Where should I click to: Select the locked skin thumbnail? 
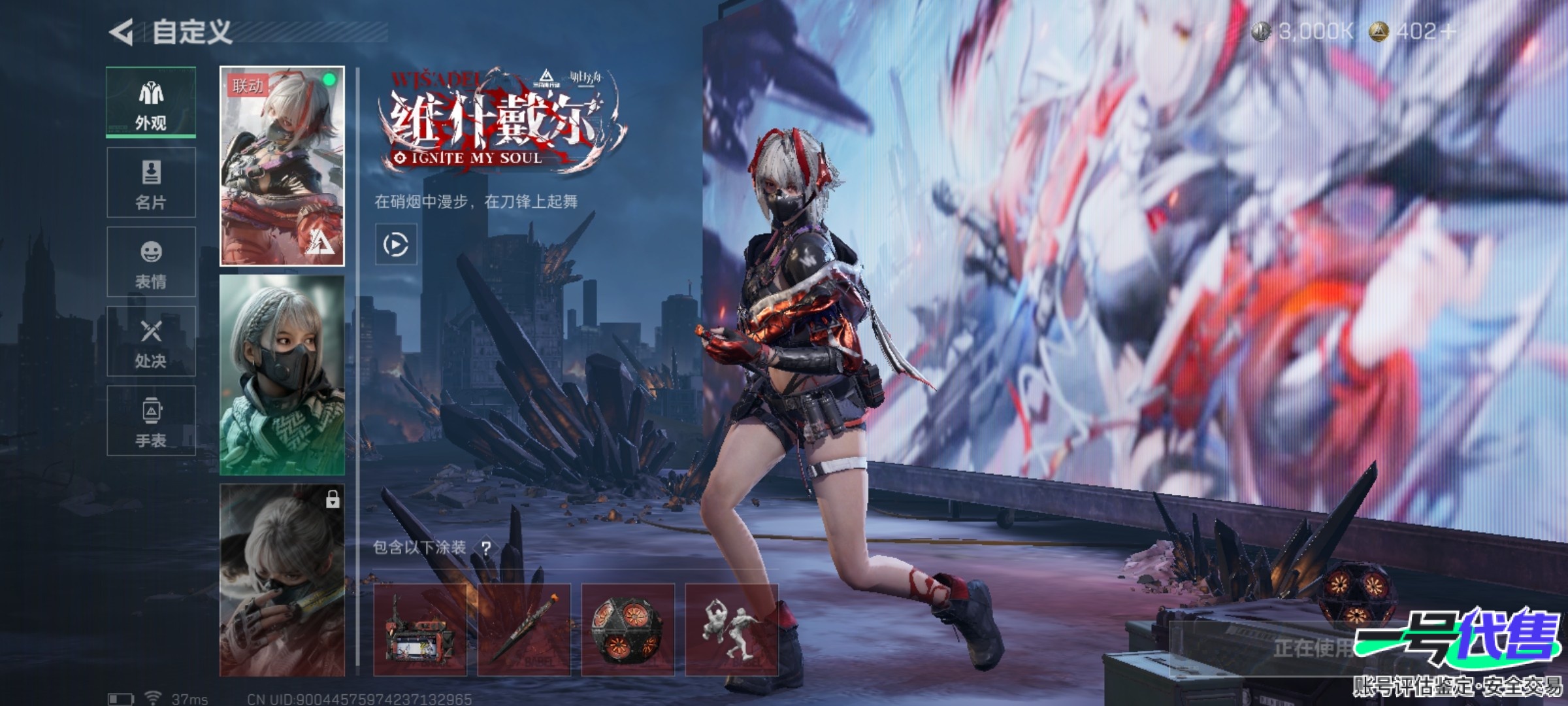click(282, 580)
